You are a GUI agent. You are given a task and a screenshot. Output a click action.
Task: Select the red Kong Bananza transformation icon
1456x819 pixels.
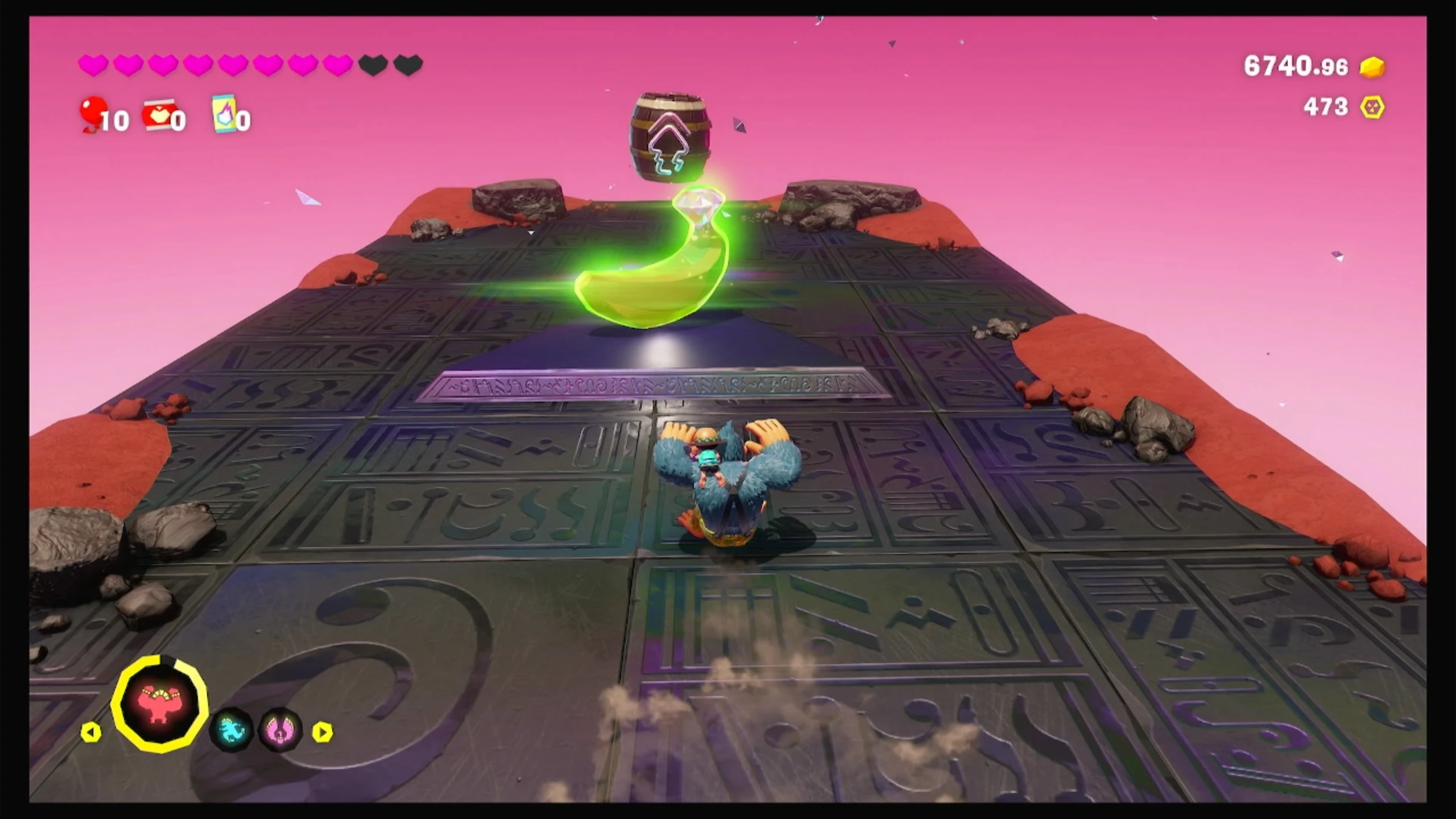(x=160, y=704)
